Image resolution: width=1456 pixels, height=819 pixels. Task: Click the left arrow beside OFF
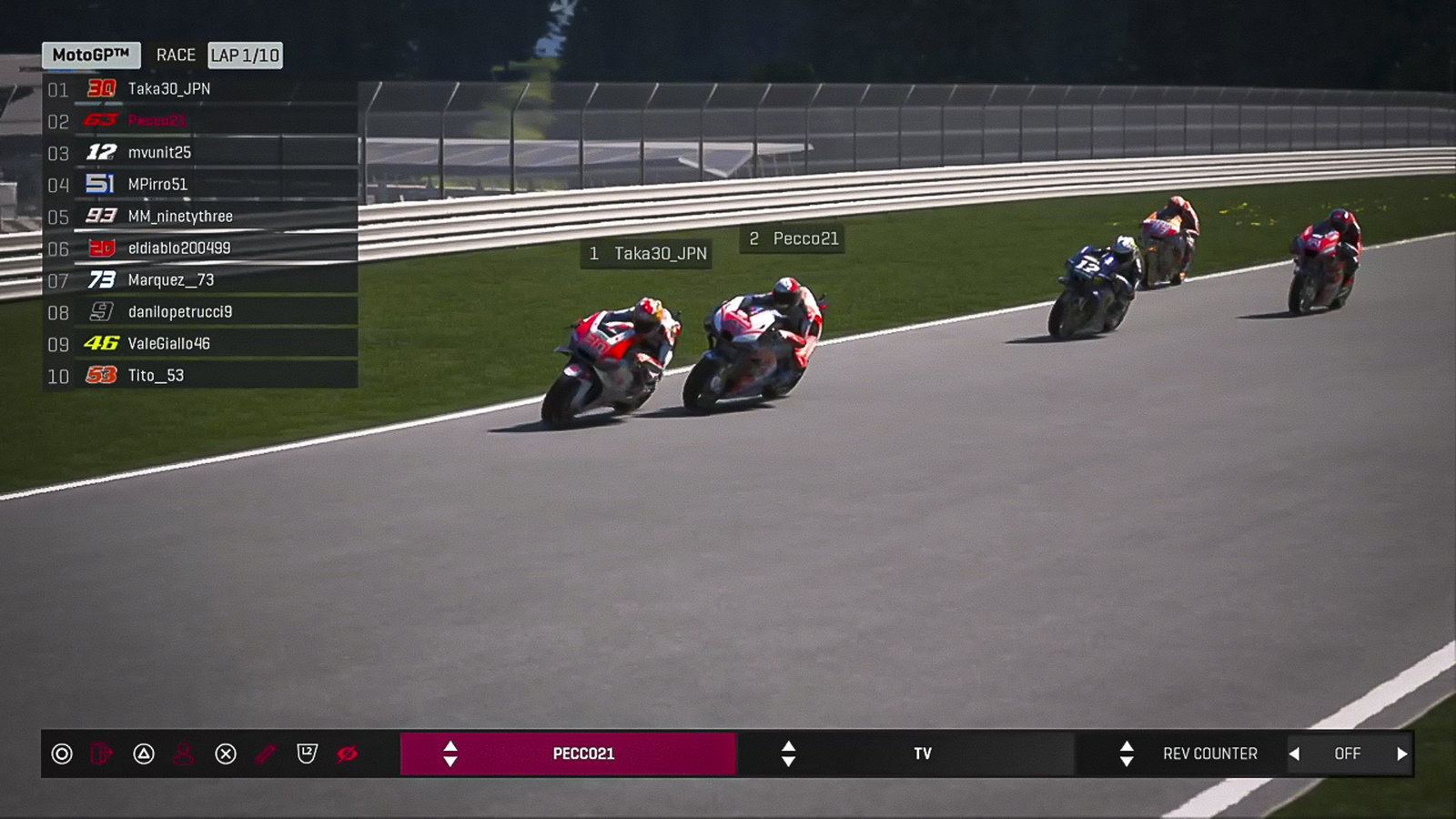tap(1293, 753)
